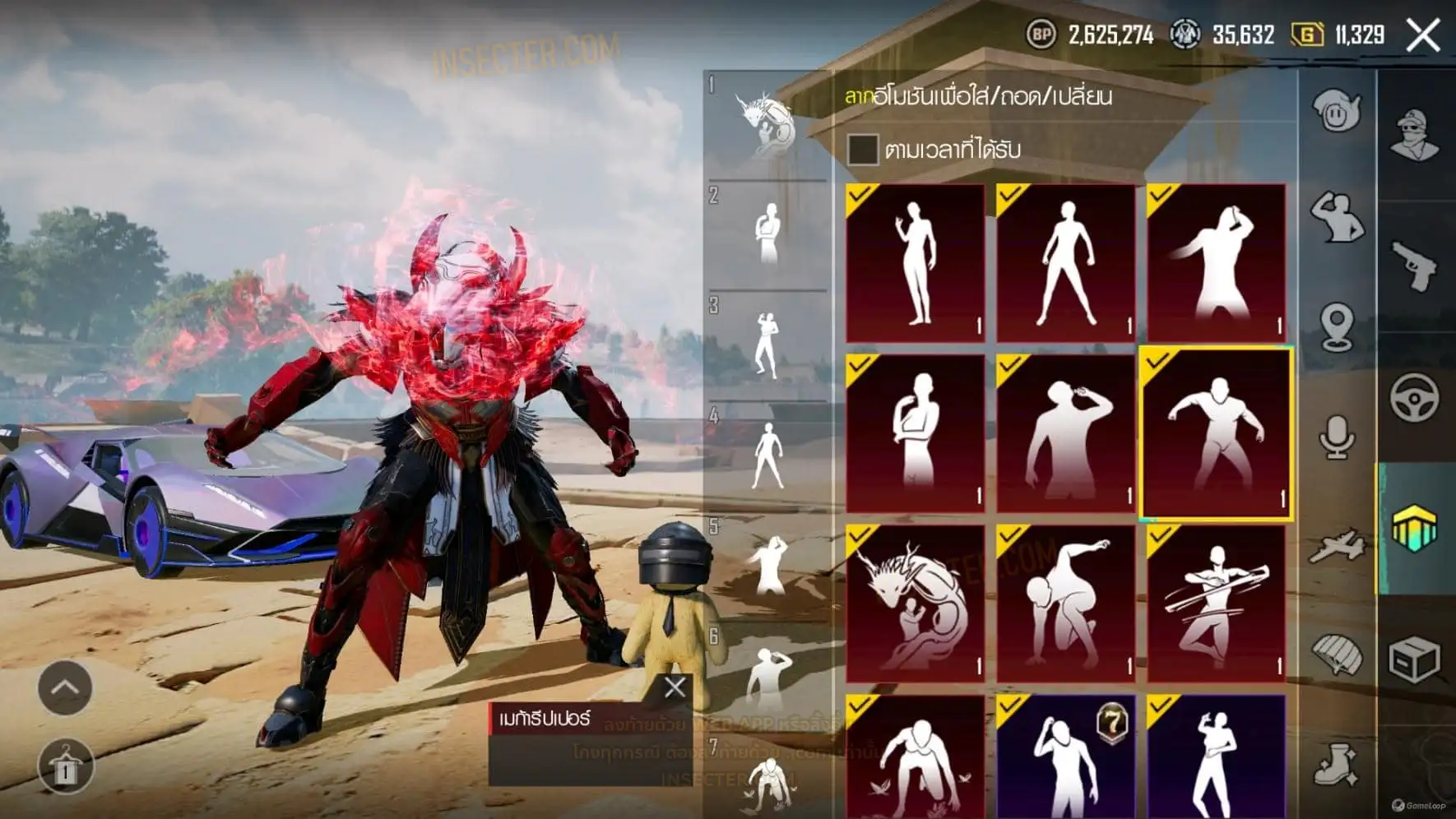This screenshot has height=819, width=1456.
Task: Open the flexing arm emote subcategory
Action: pos(1336,217)
